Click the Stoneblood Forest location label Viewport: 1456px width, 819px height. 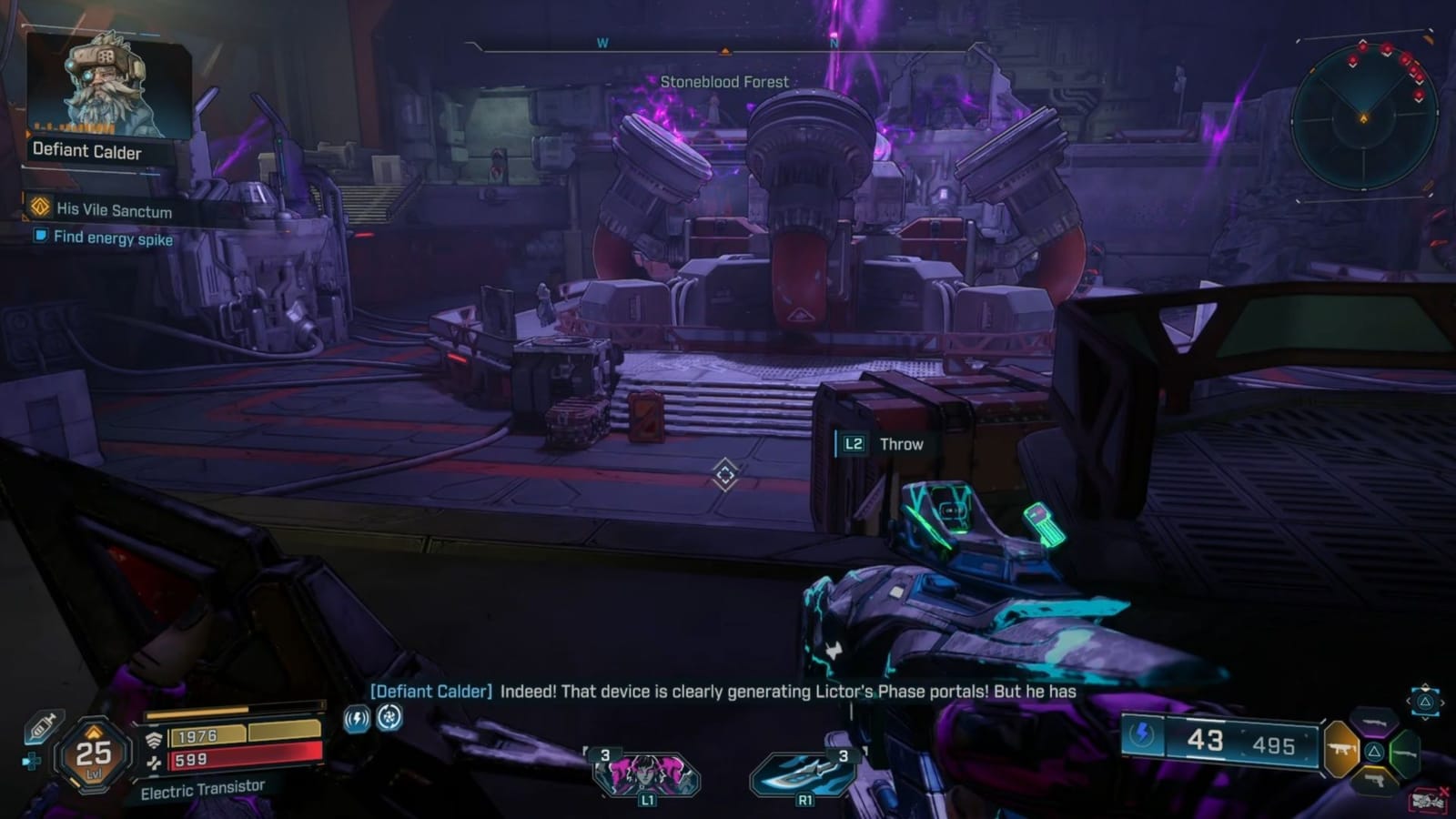point(723,81)
